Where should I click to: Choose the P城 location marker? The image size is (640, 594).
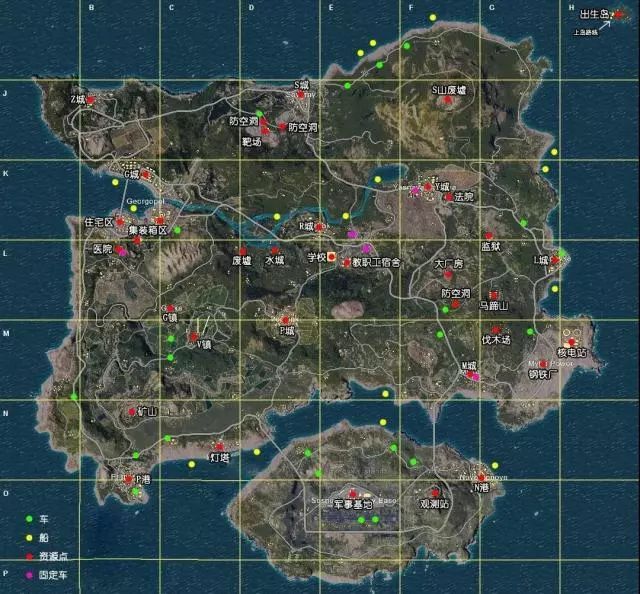click(286, 320)
